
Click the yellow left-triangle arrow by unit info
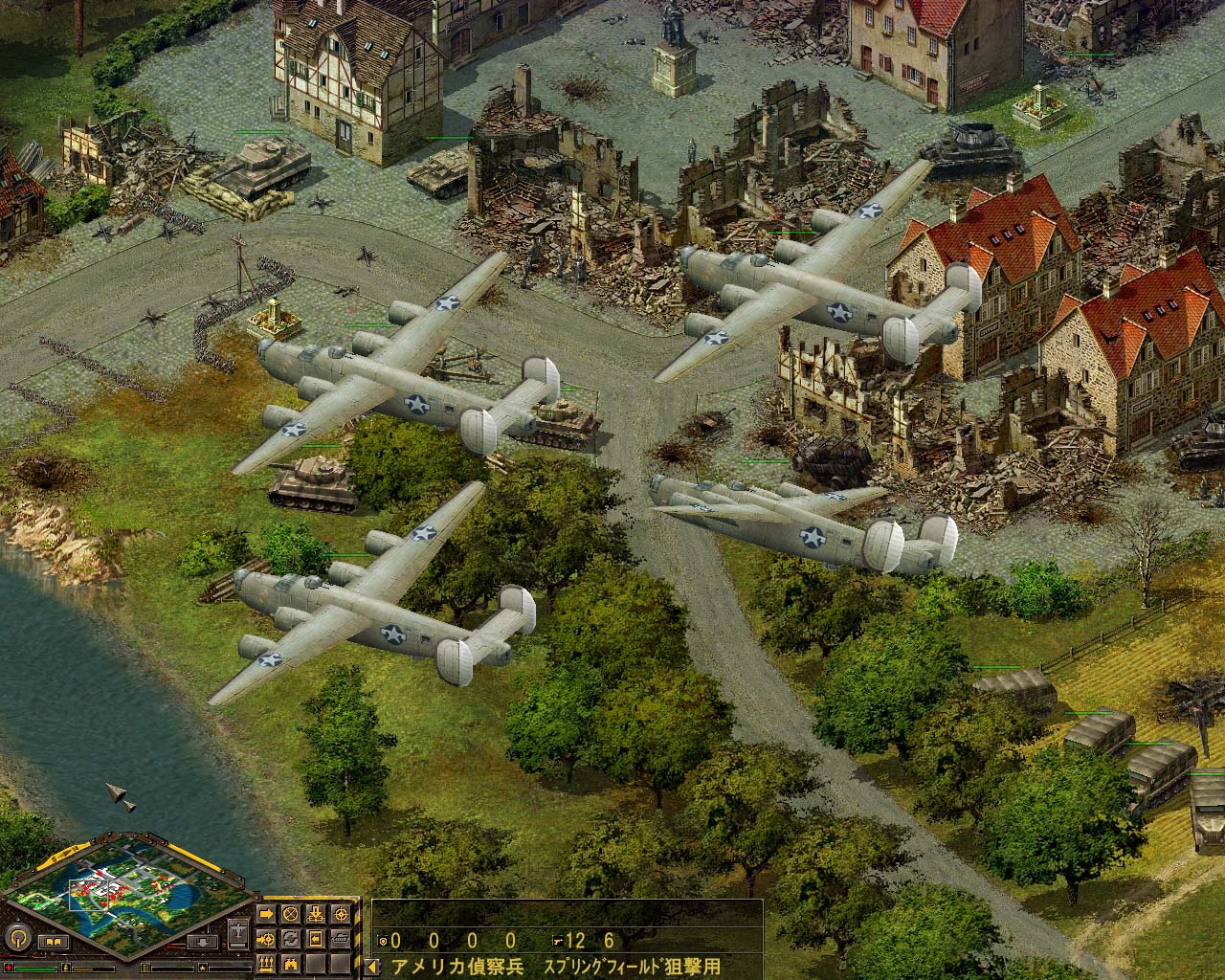pyautogui.click(x=371, y=966)
